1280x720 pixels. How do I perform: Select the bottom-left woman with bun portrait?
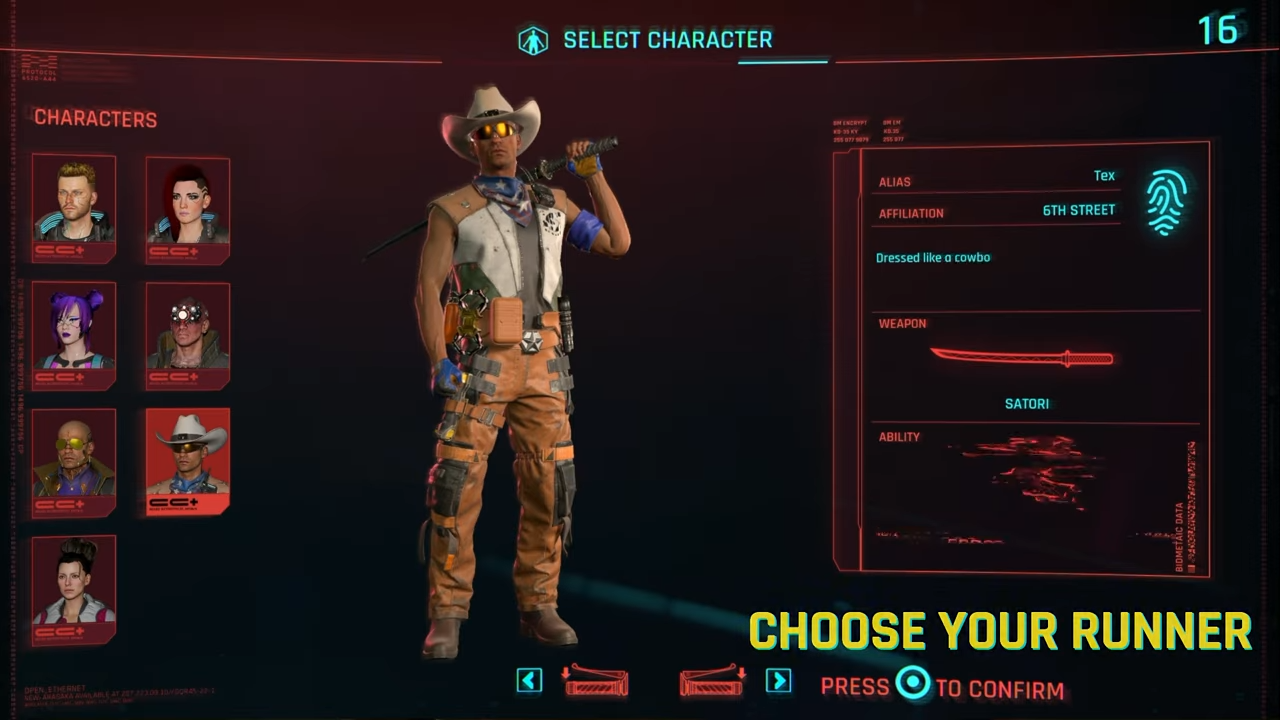(73, 588)
